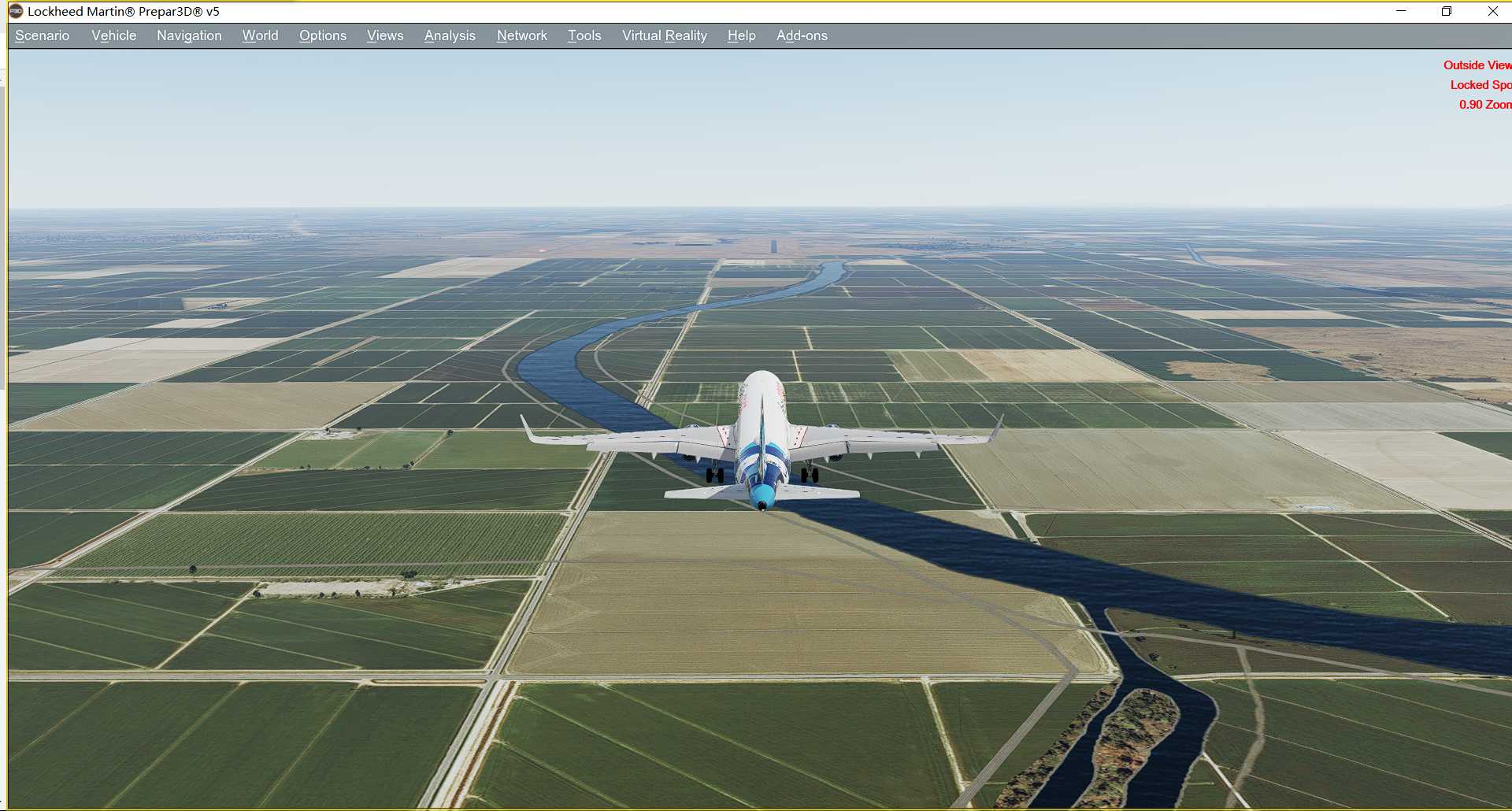Open the Views menu
The image size is (1512, 811).
coord(384,35)
